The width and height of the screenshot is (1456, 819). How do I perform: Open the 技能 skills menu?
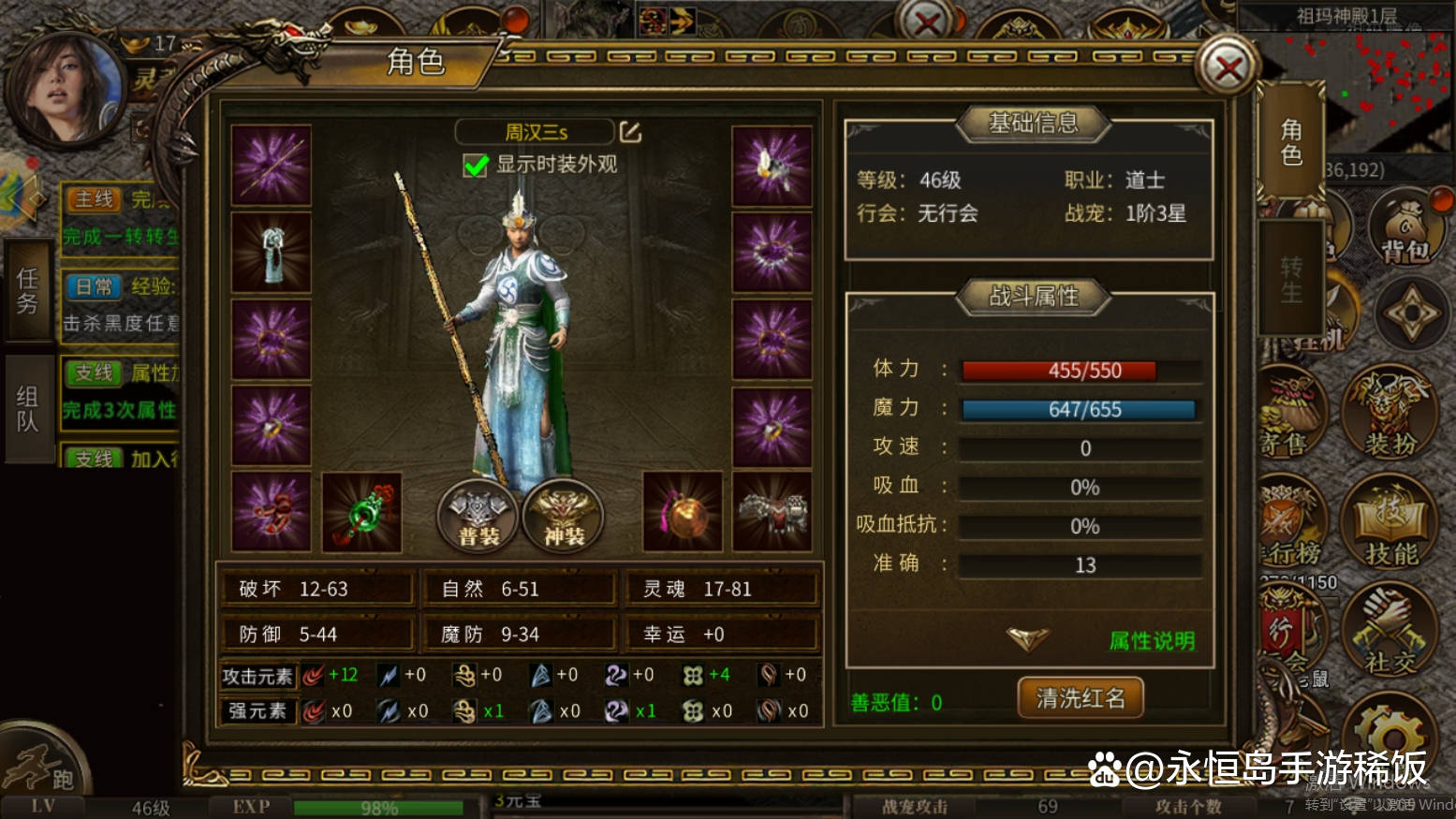click(1390, 523)
